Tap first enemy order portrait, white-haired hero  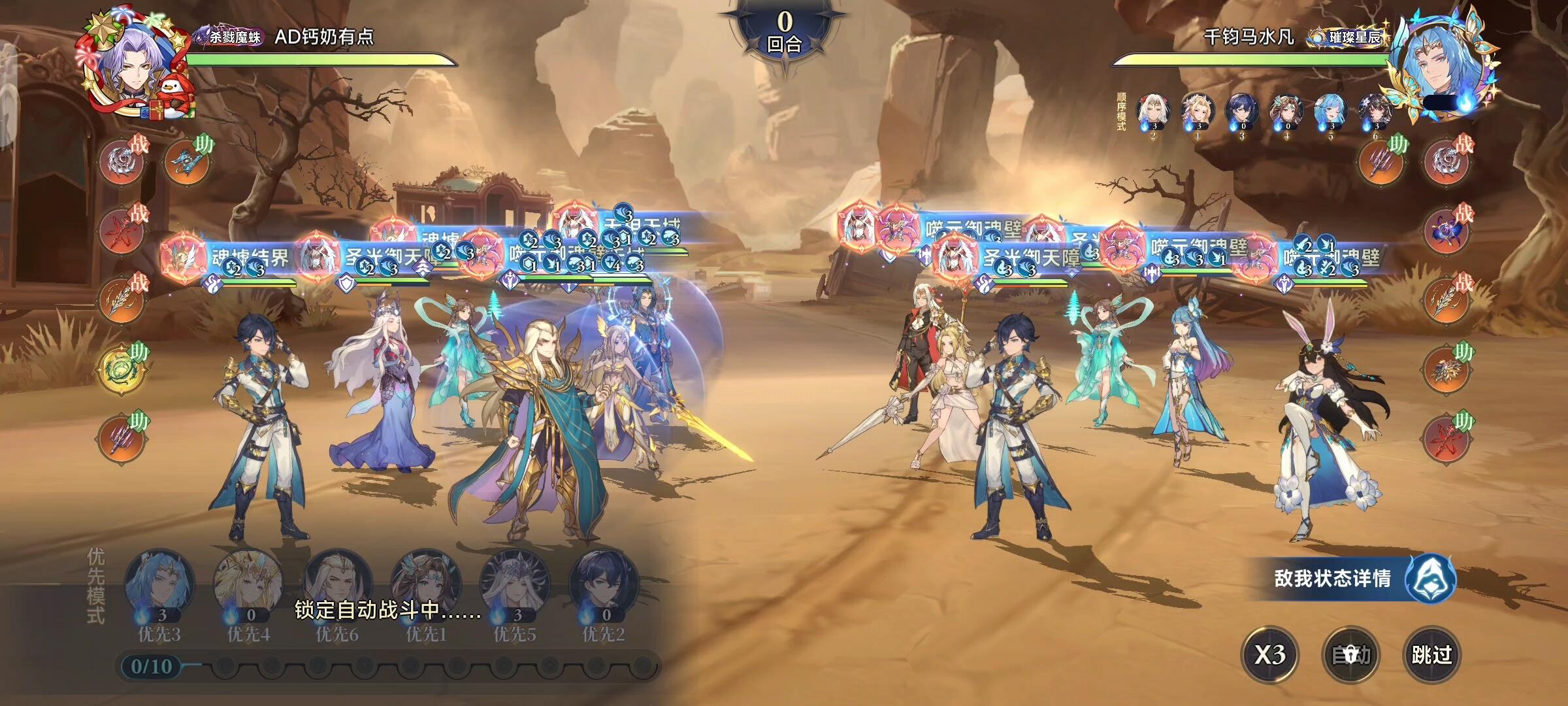coord(1153,112)
